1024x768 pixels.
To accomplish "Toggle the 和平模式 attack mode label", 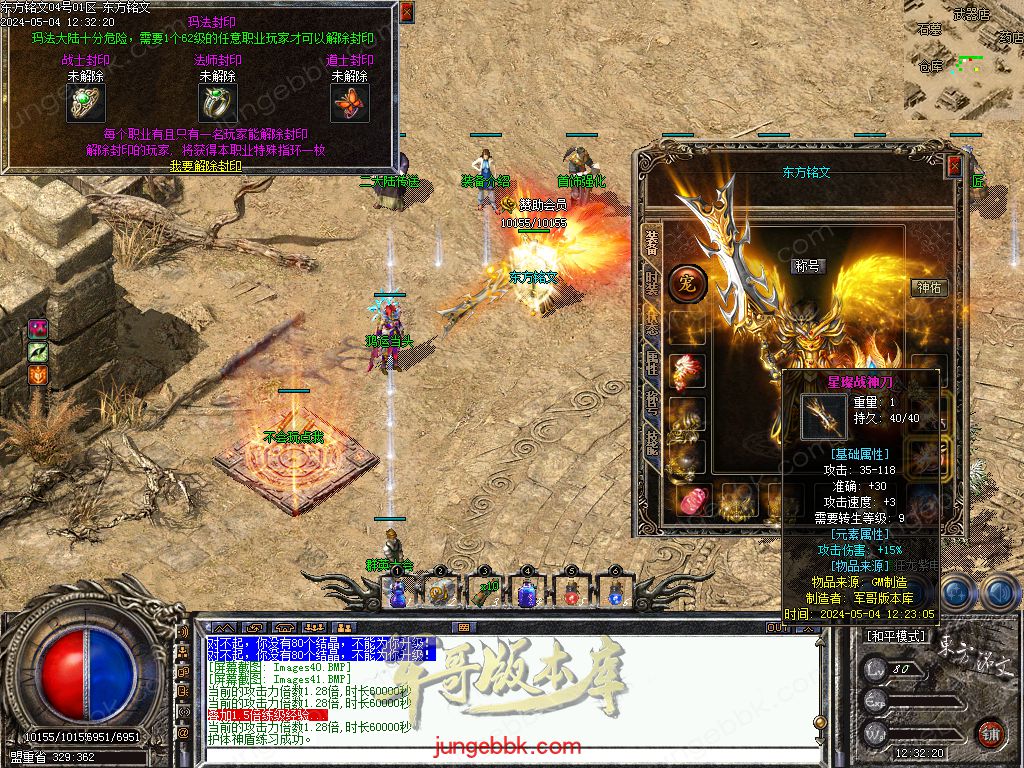I will (x=896, y=636).
